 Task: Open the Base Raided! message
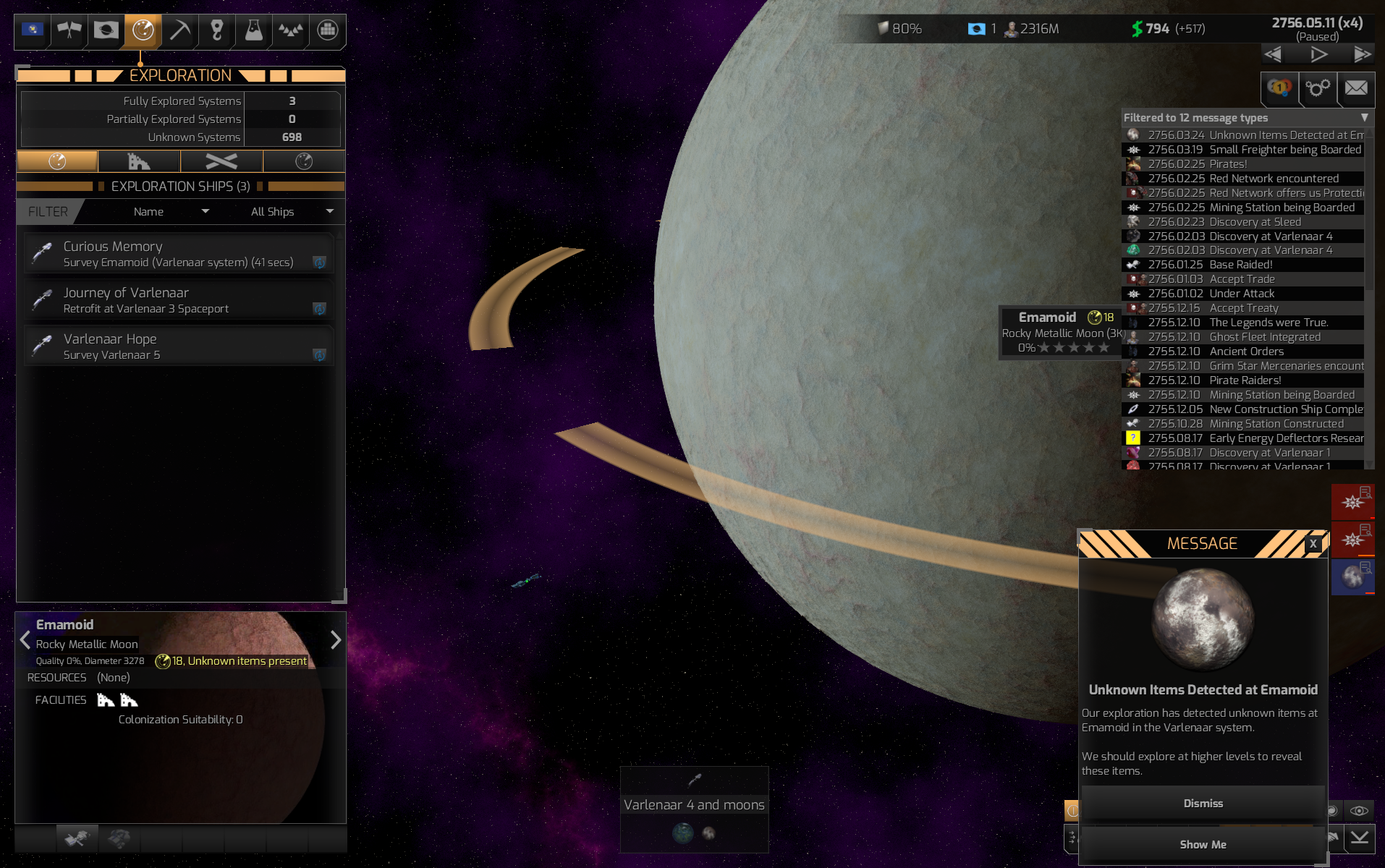(1240, 265)
